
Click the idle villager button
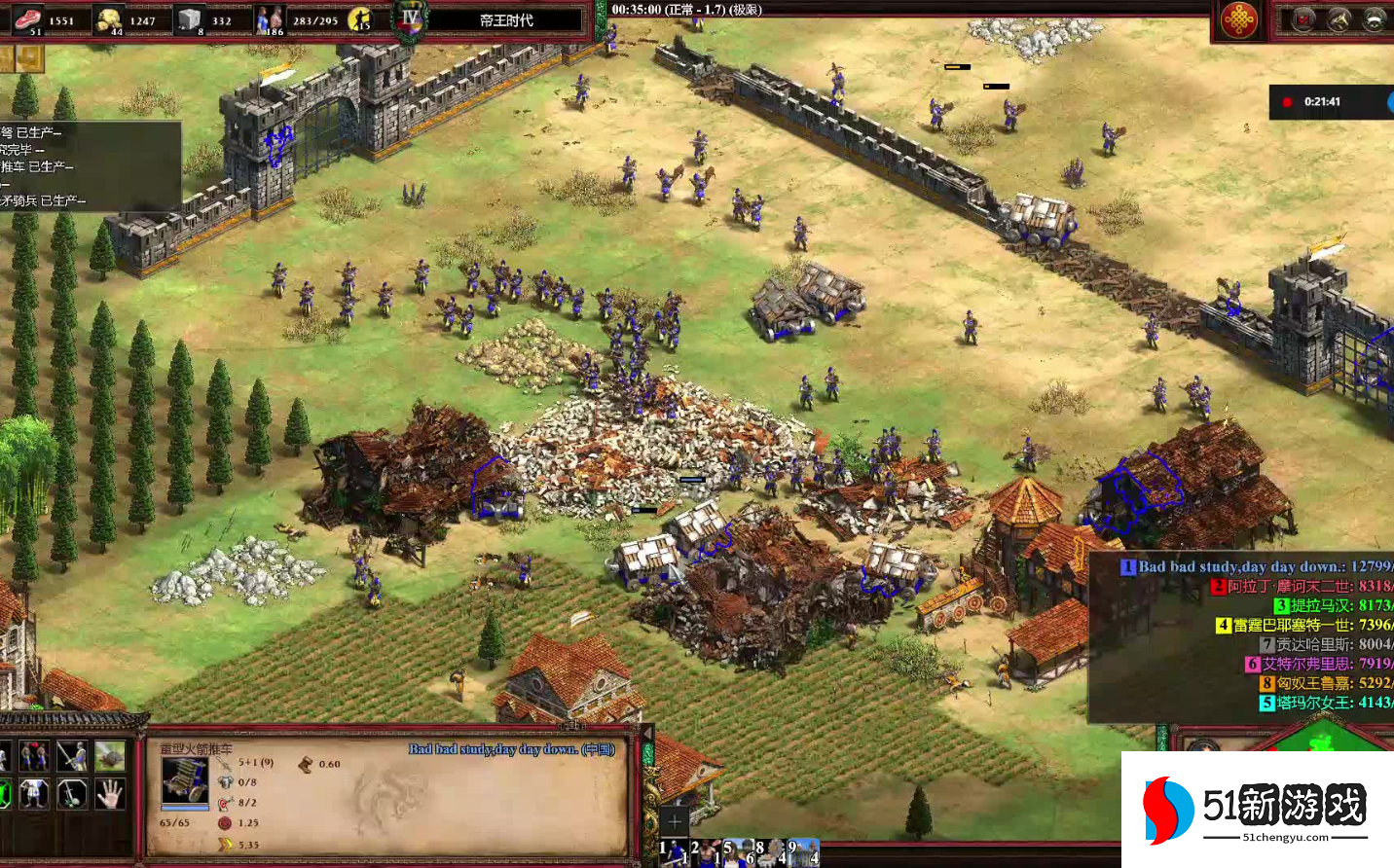pos(361,18)
